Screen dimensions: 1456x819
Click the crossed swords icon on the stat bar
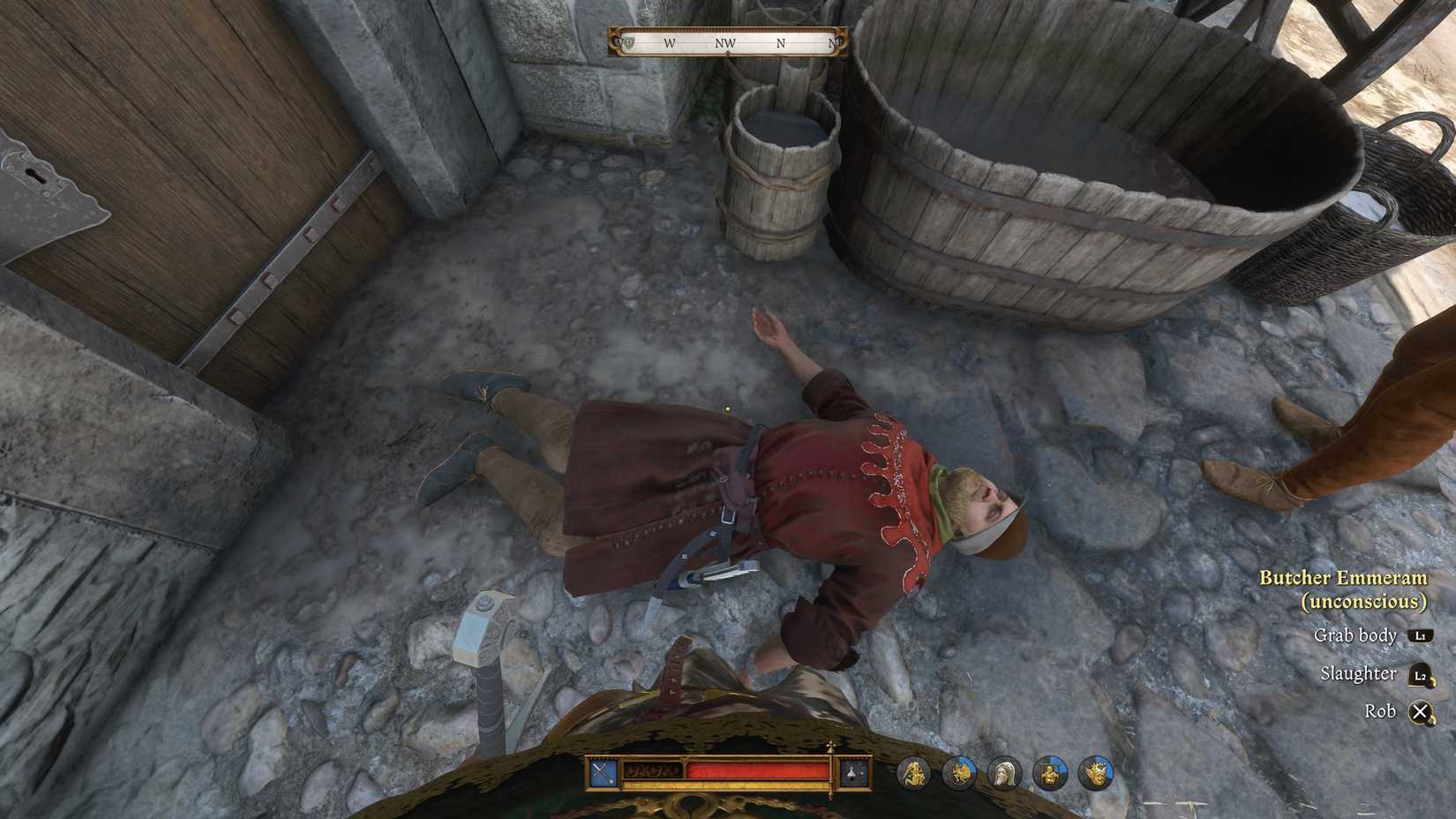[x=603, y=771]
